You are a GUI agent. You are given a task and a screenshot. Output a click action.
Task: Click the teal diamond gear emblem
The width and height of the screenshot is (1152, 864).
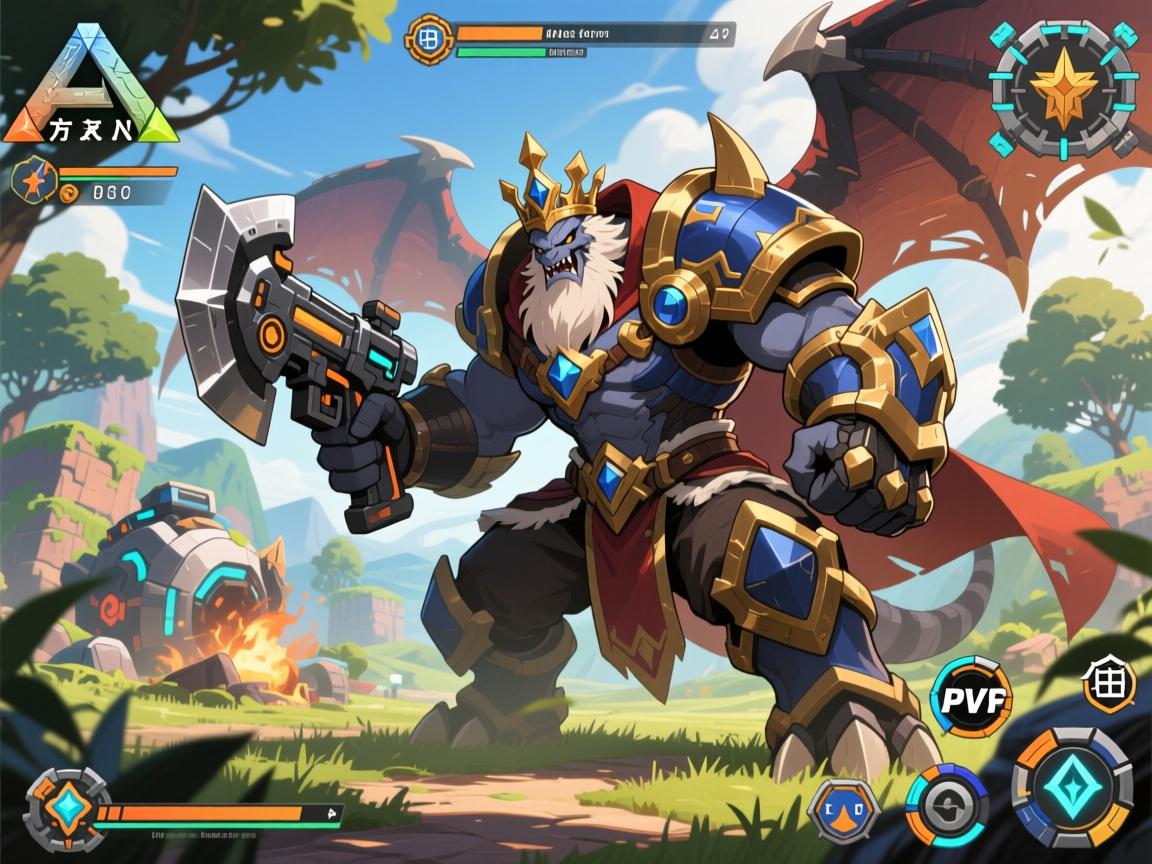point(67,810)
